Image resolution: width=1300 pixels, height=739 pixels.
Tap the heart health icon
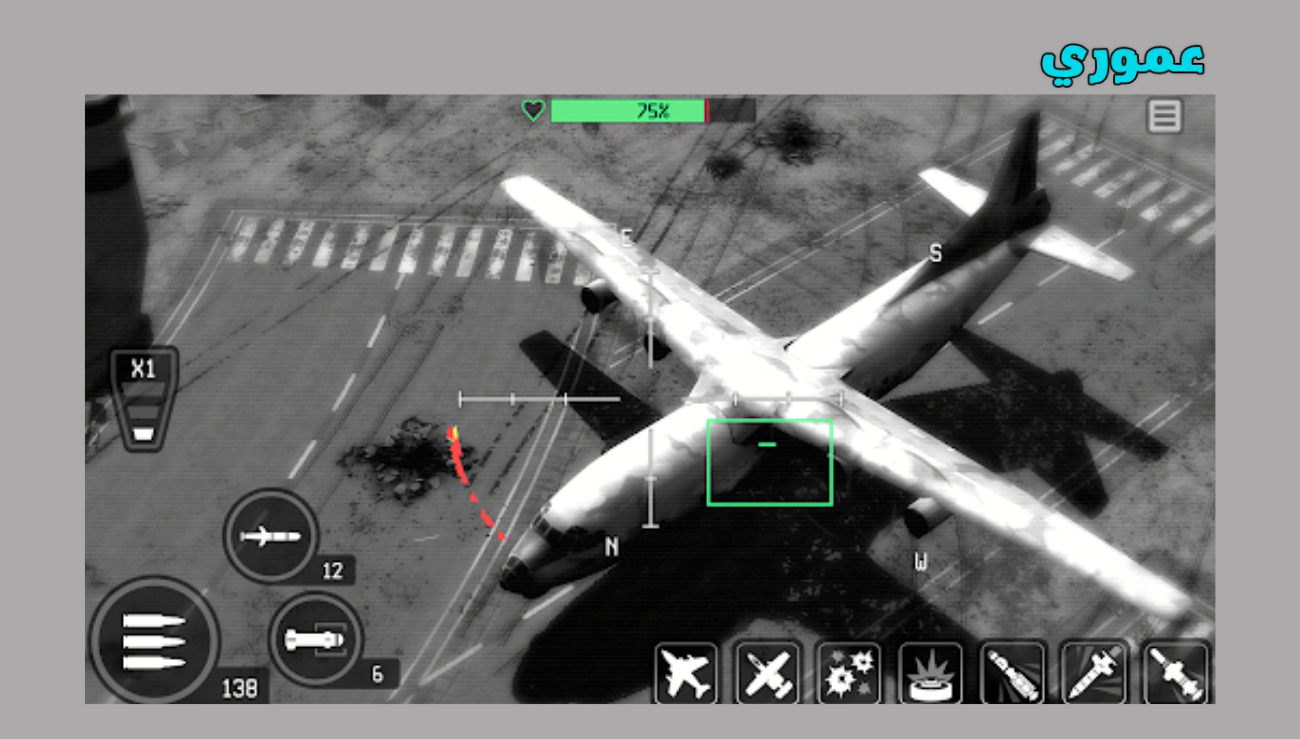tap(535, 109)
